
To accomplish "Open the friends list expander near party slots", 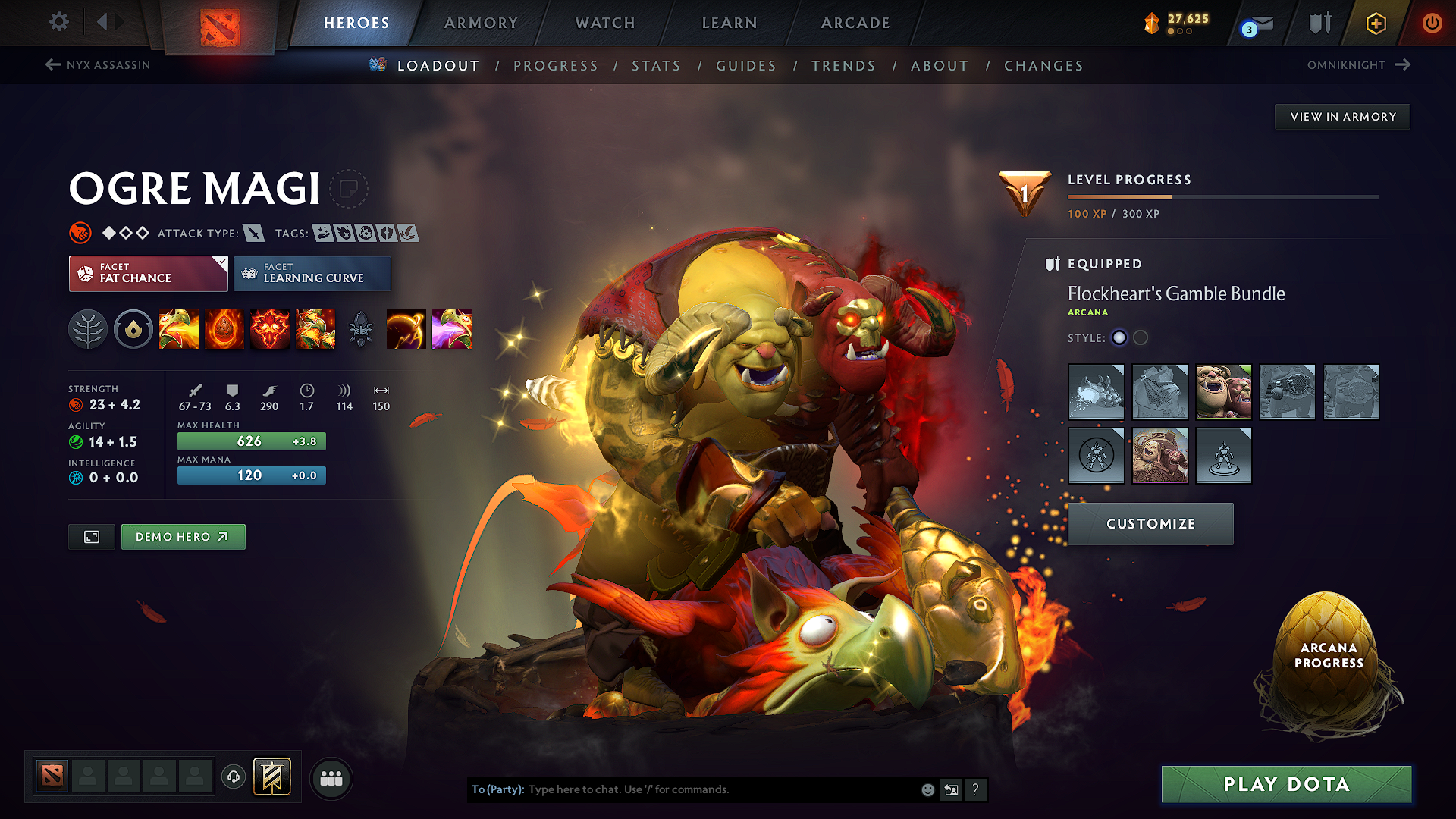I will point(331,778).
